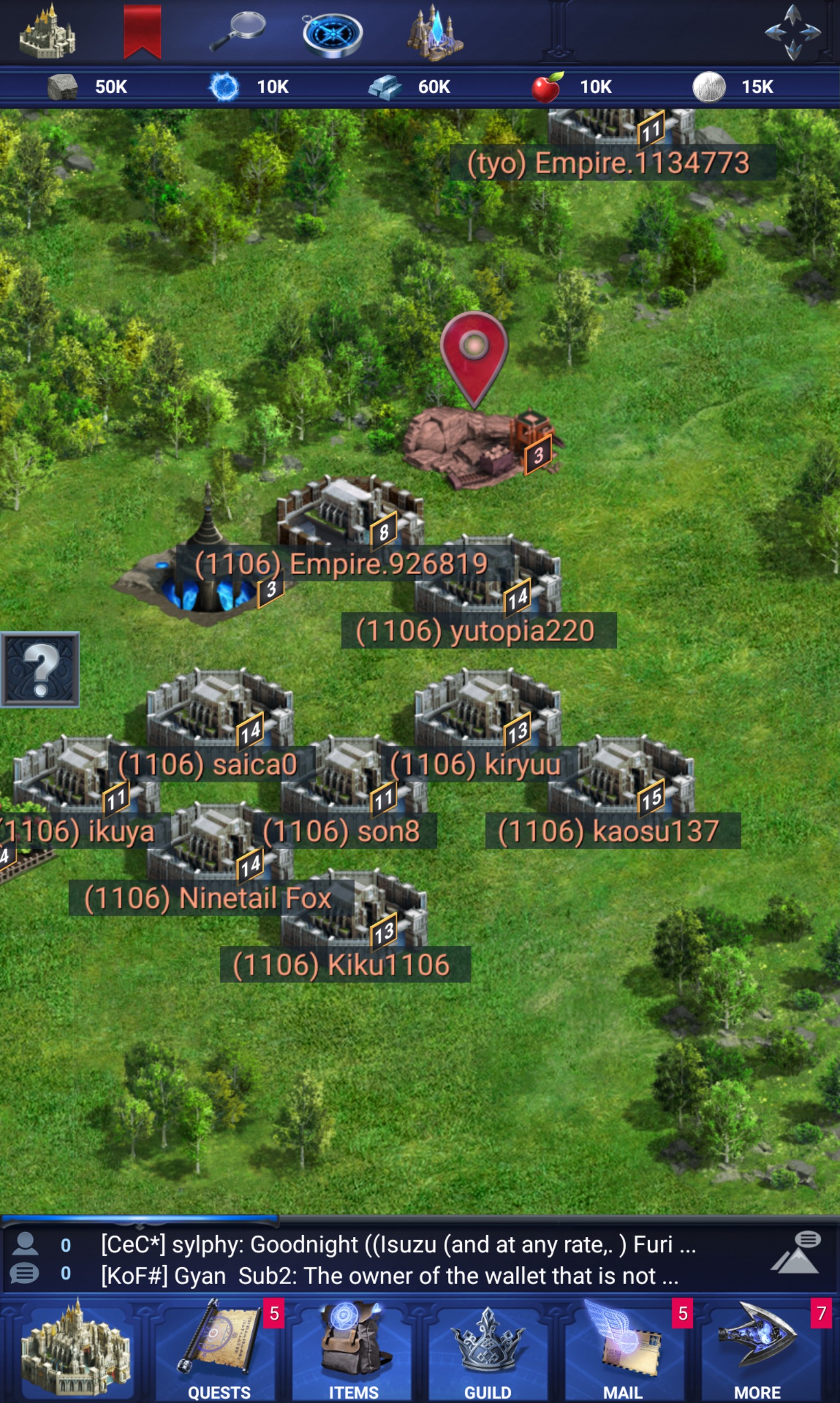The image size is (840, 1403).
Task: Open the question mark help button
Action: click(39, 669)
